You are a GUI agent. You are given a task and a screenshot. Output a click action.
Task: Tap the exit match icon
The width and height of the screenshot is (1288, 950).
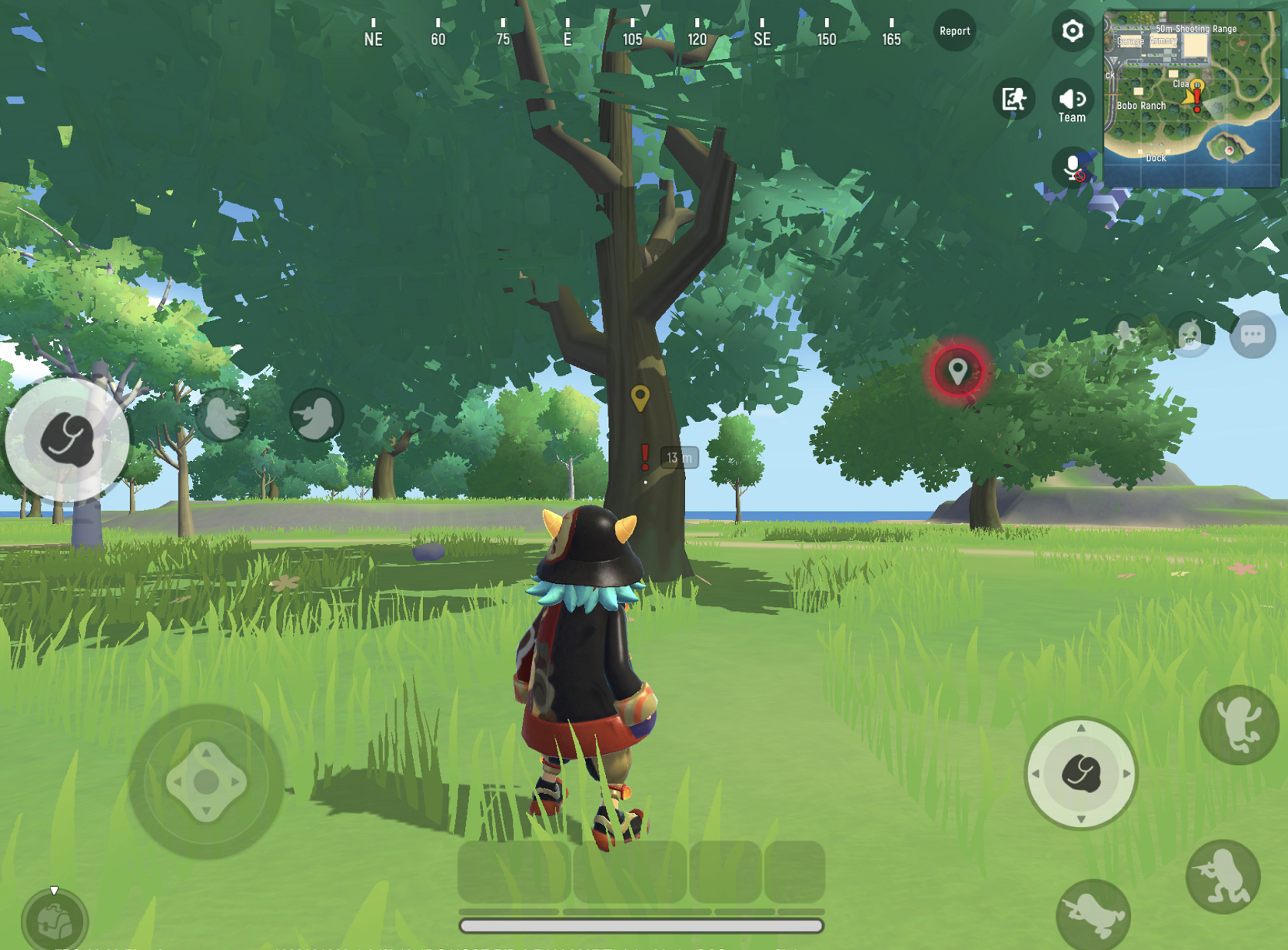[1013, 99]
